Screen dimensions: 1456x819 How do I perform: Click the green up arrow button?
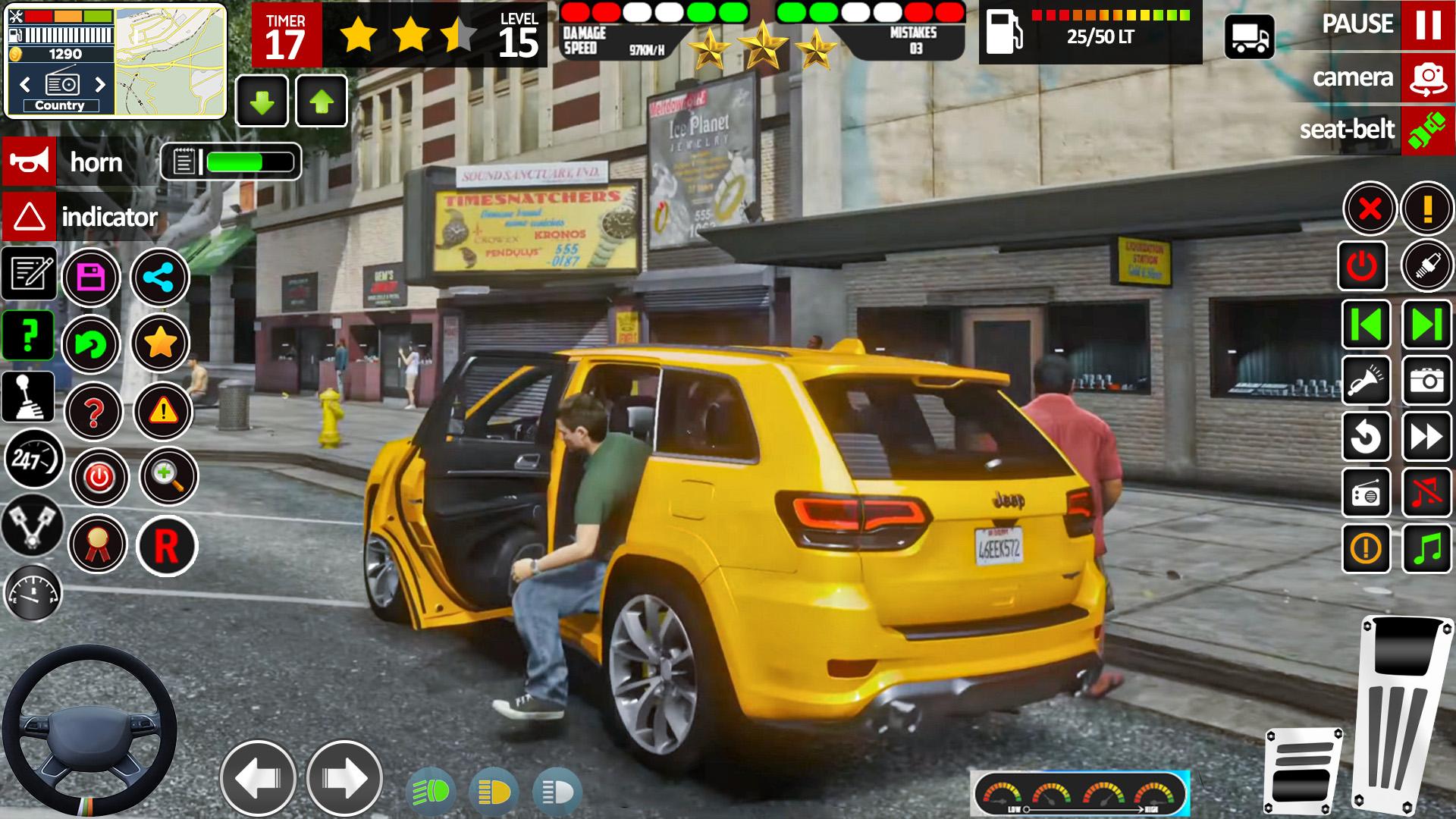click(322, 101)
